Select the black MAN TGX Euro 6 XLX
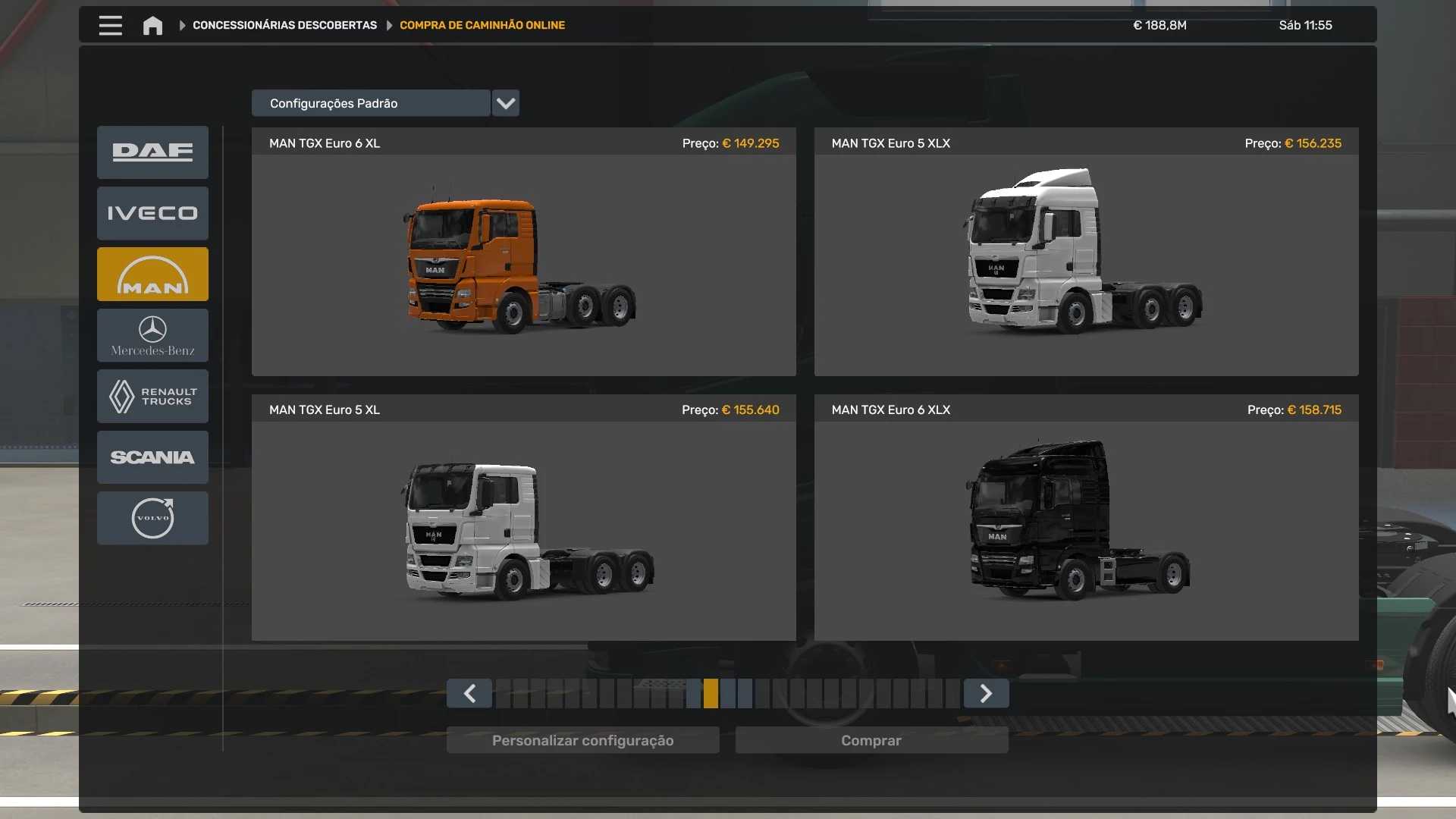This screenshot has width=1456, height=819. 1086,530
